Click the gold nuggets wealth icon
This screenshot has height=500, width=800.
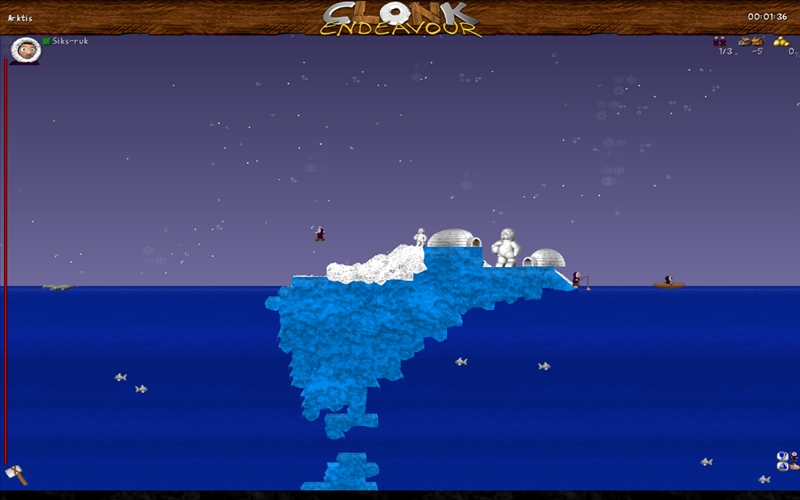[781, 41]
